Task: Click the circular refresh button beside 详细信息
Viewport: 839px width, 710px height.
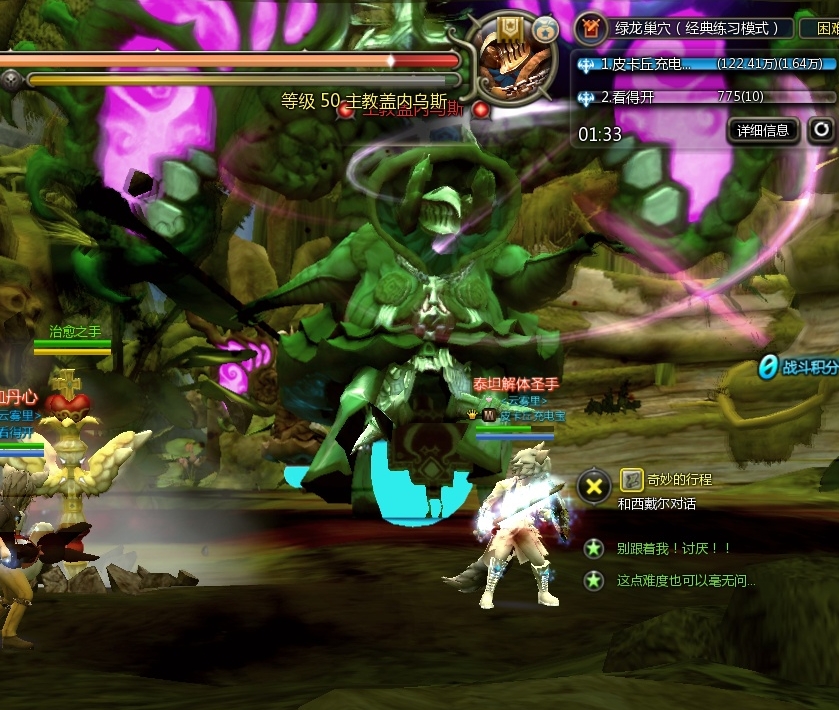Action: coord(820,130)
